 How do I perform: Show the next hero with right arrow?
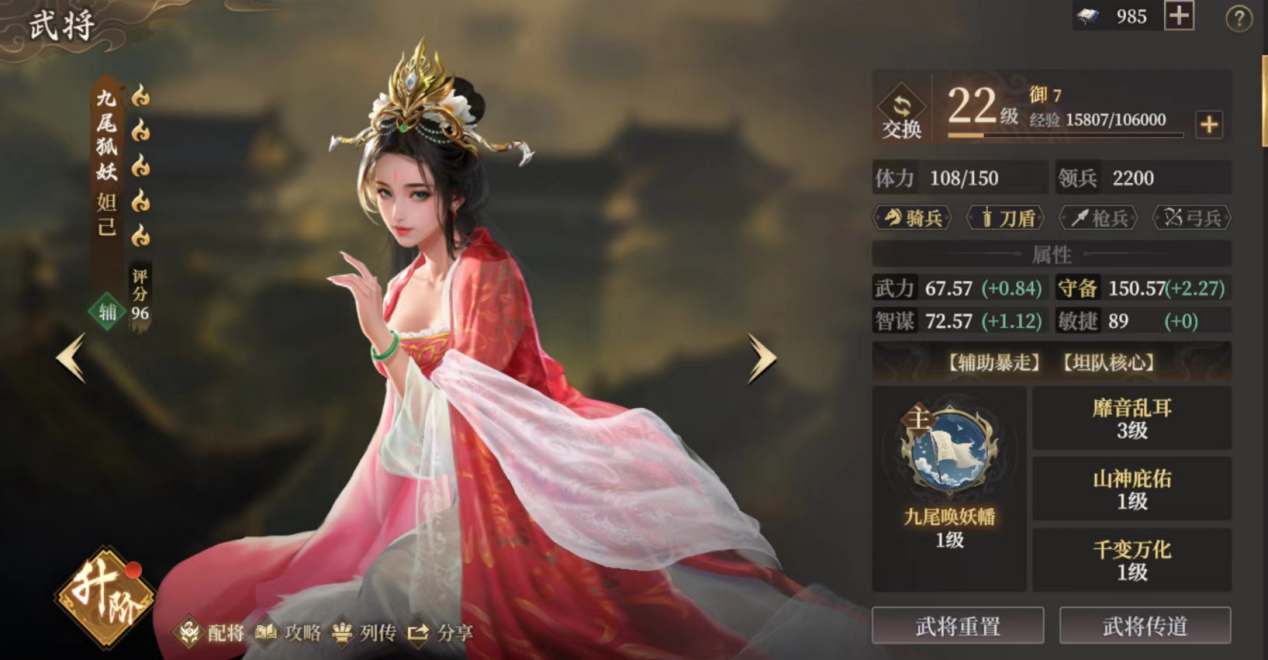click(x=762, y=358)
